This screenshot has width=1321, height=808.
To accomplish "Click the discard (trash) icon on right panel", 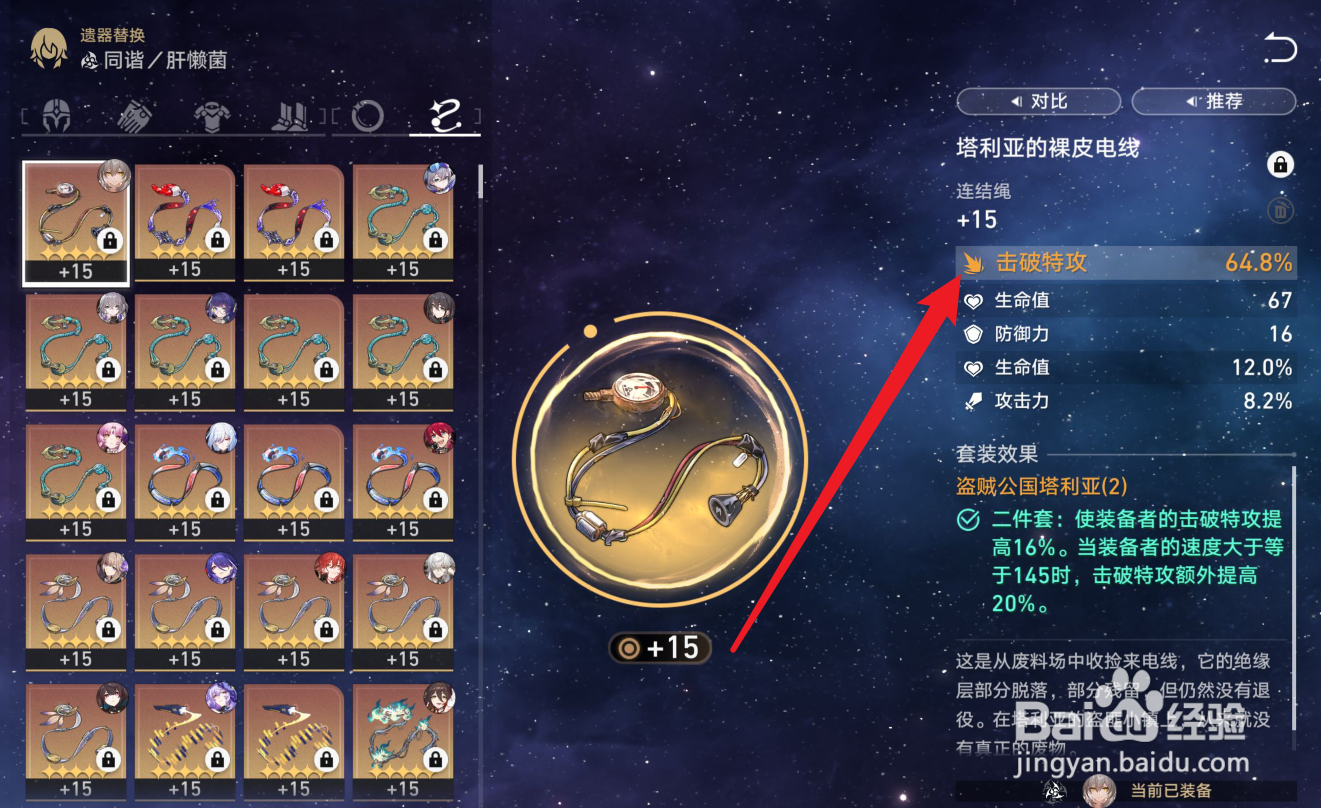I will pyautogui.click(x=1281, y=211).
